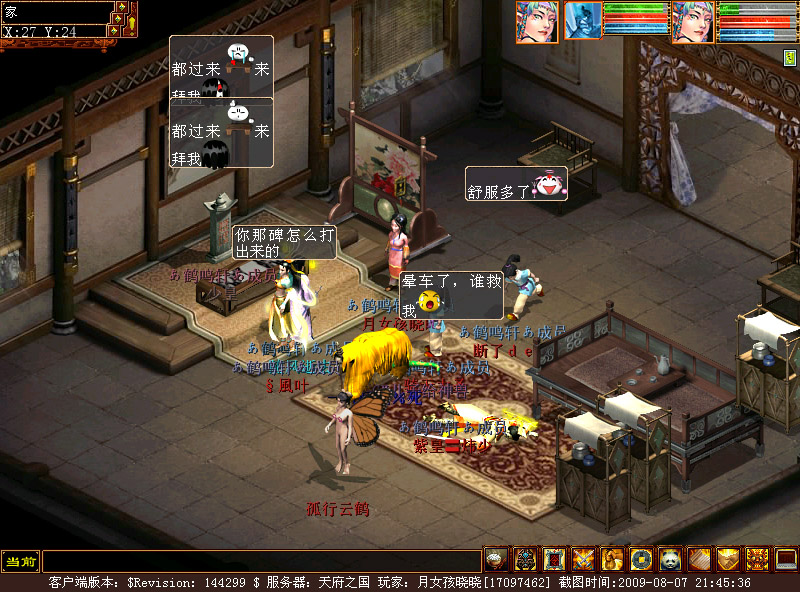Focus the chat input box
The image size is (800, 592).
[260, 561]
